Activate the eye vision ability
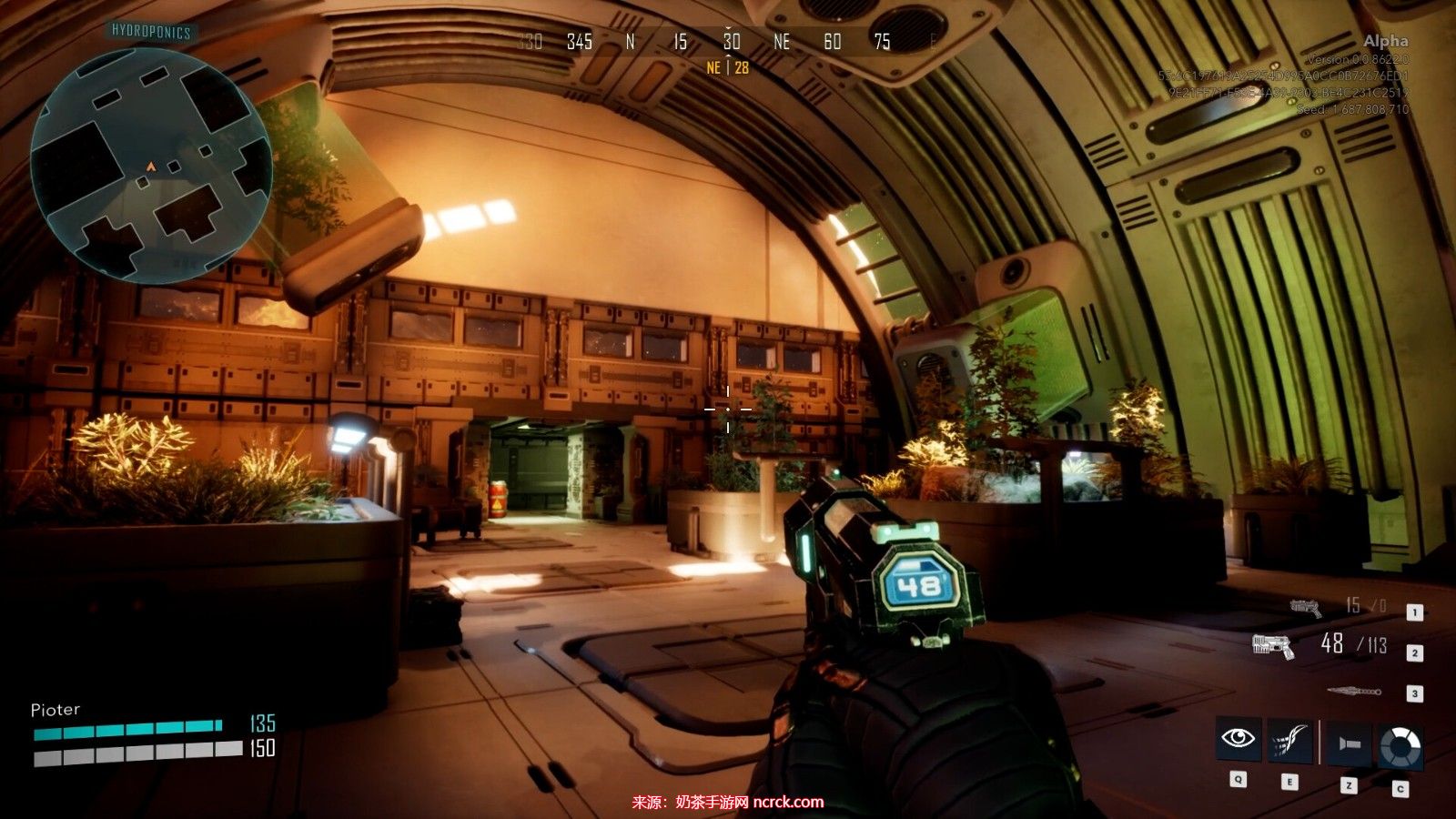Viewport: 1456px width, 819px height. (1238, 739)
